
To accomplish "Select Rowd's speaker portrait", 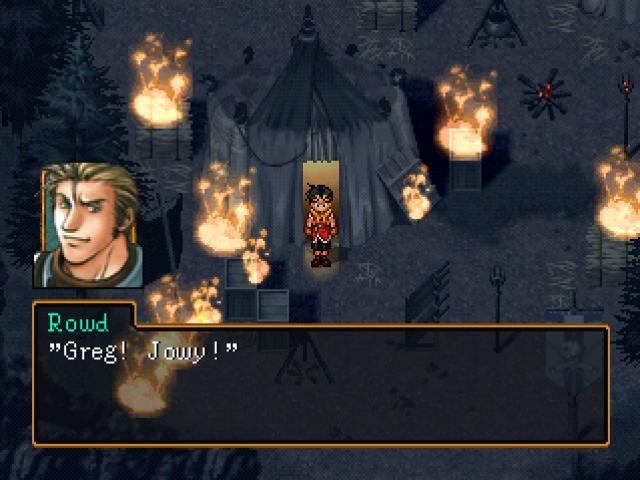I will [88, 226].
